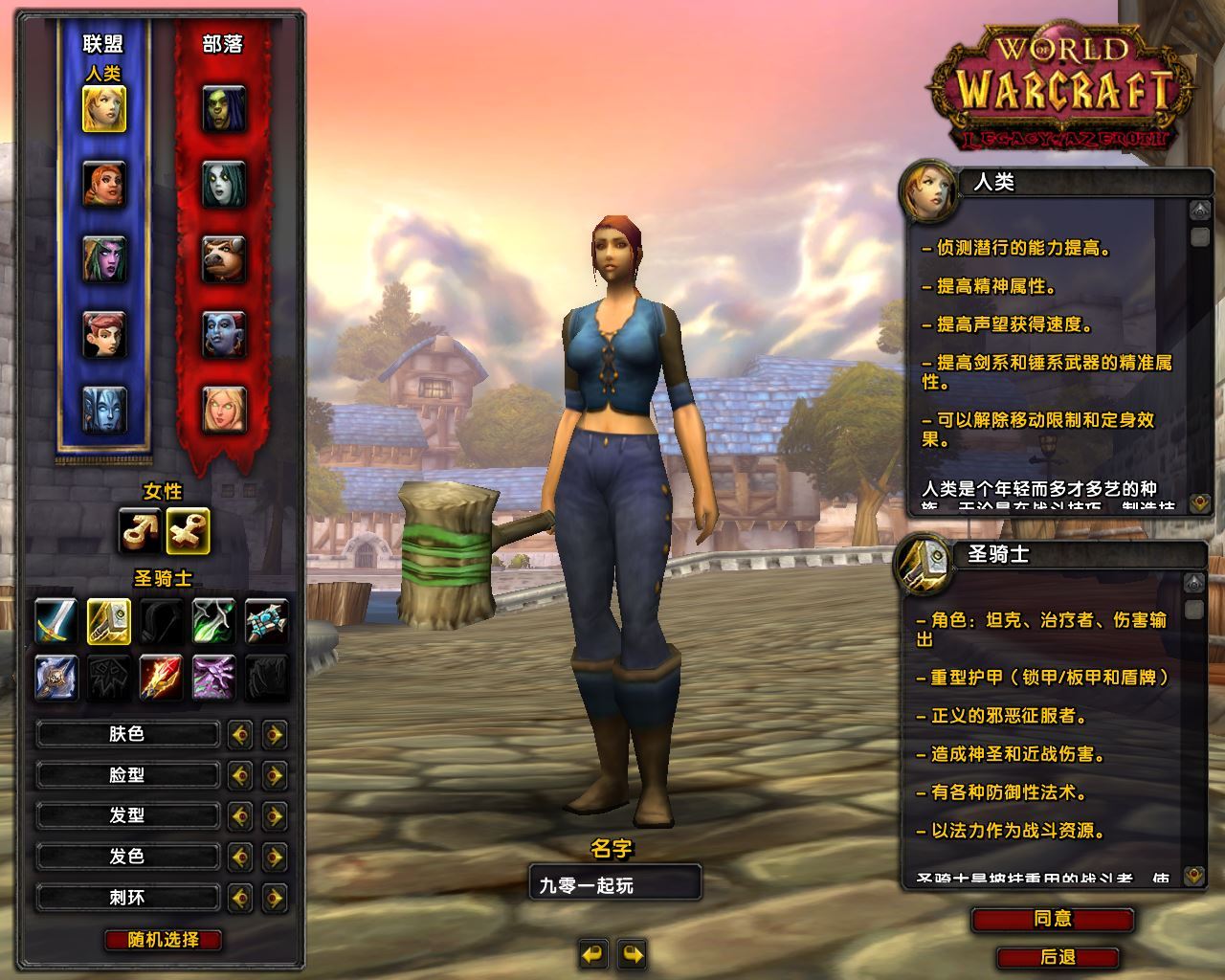Choose the Dwarf race portrait
This screenshot has height=980, width=1225.
pos(104,183)
